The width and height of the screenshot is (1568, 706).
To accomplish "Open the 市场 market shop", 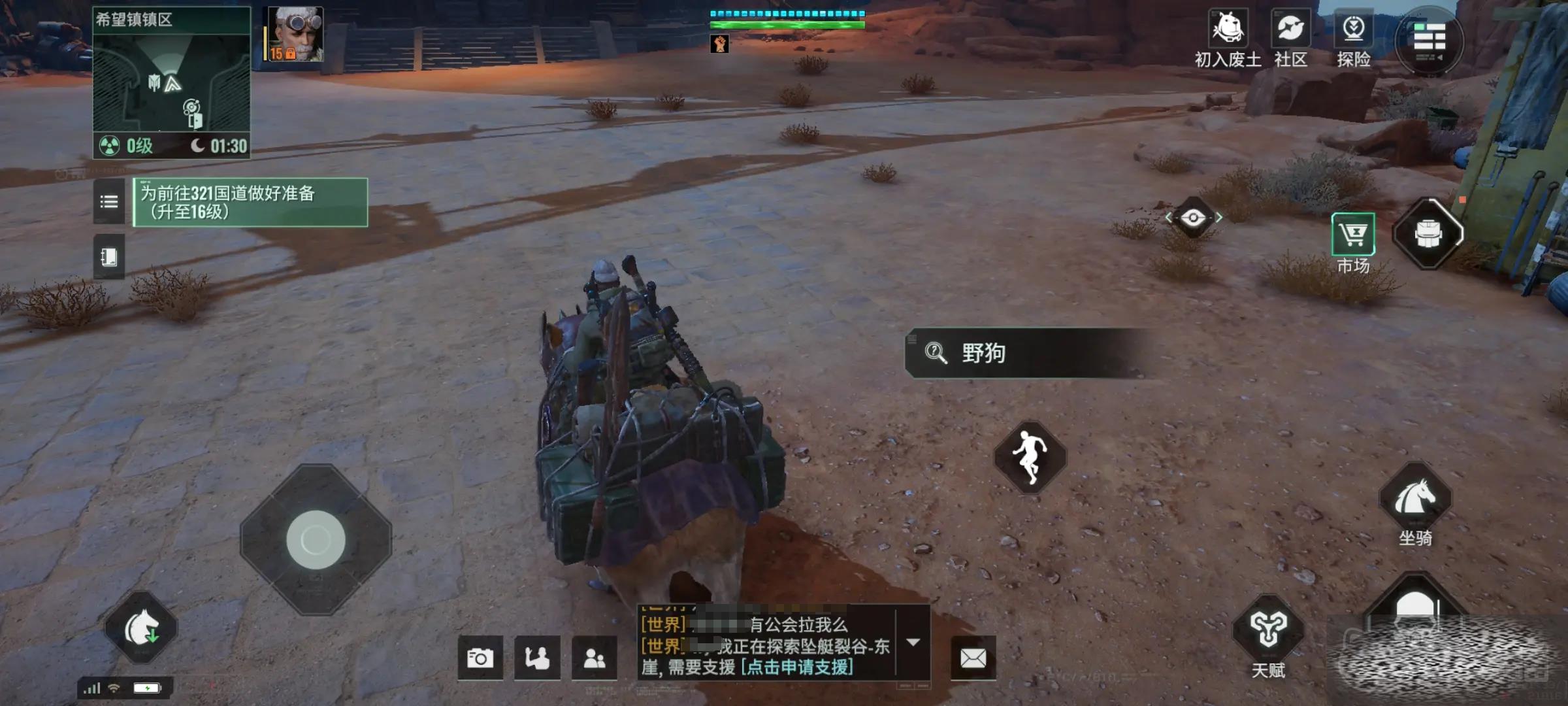I will click(x=1353, y=241).
